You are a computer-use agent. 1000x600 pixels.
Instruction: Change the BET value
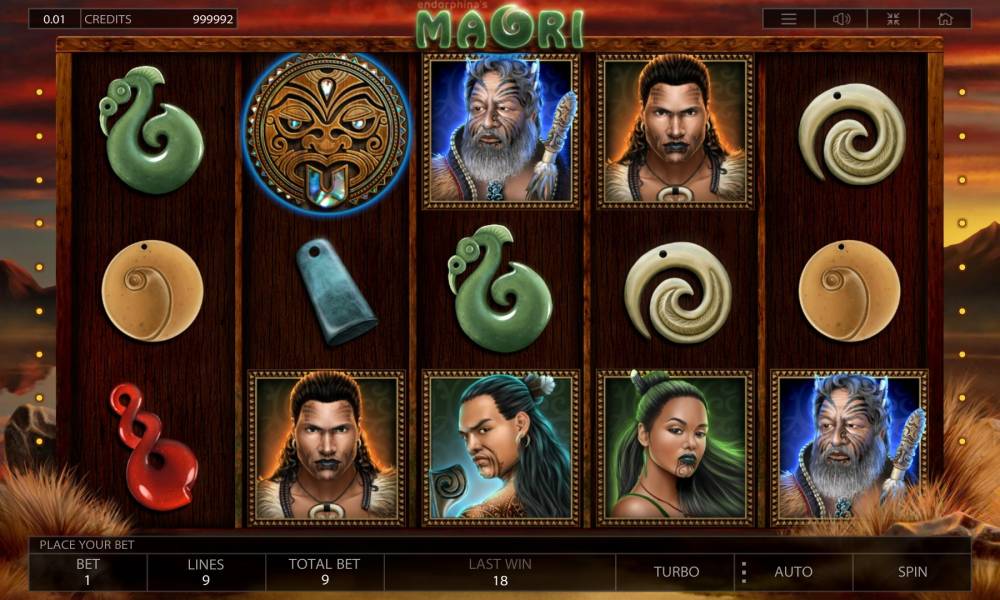tap(88, 572)
